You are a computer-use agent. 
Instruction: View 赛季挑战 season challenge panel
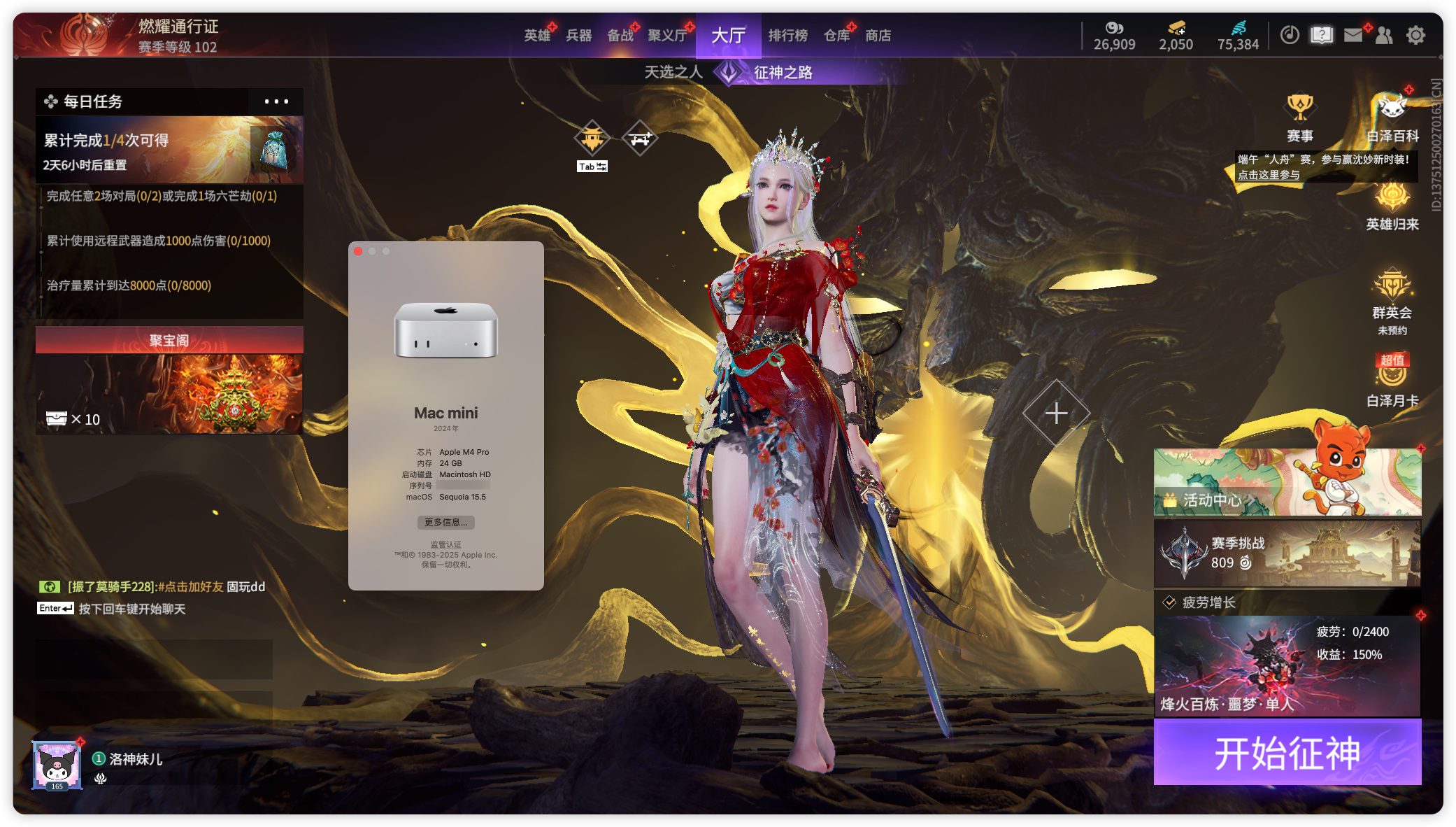pos(1287,554)
